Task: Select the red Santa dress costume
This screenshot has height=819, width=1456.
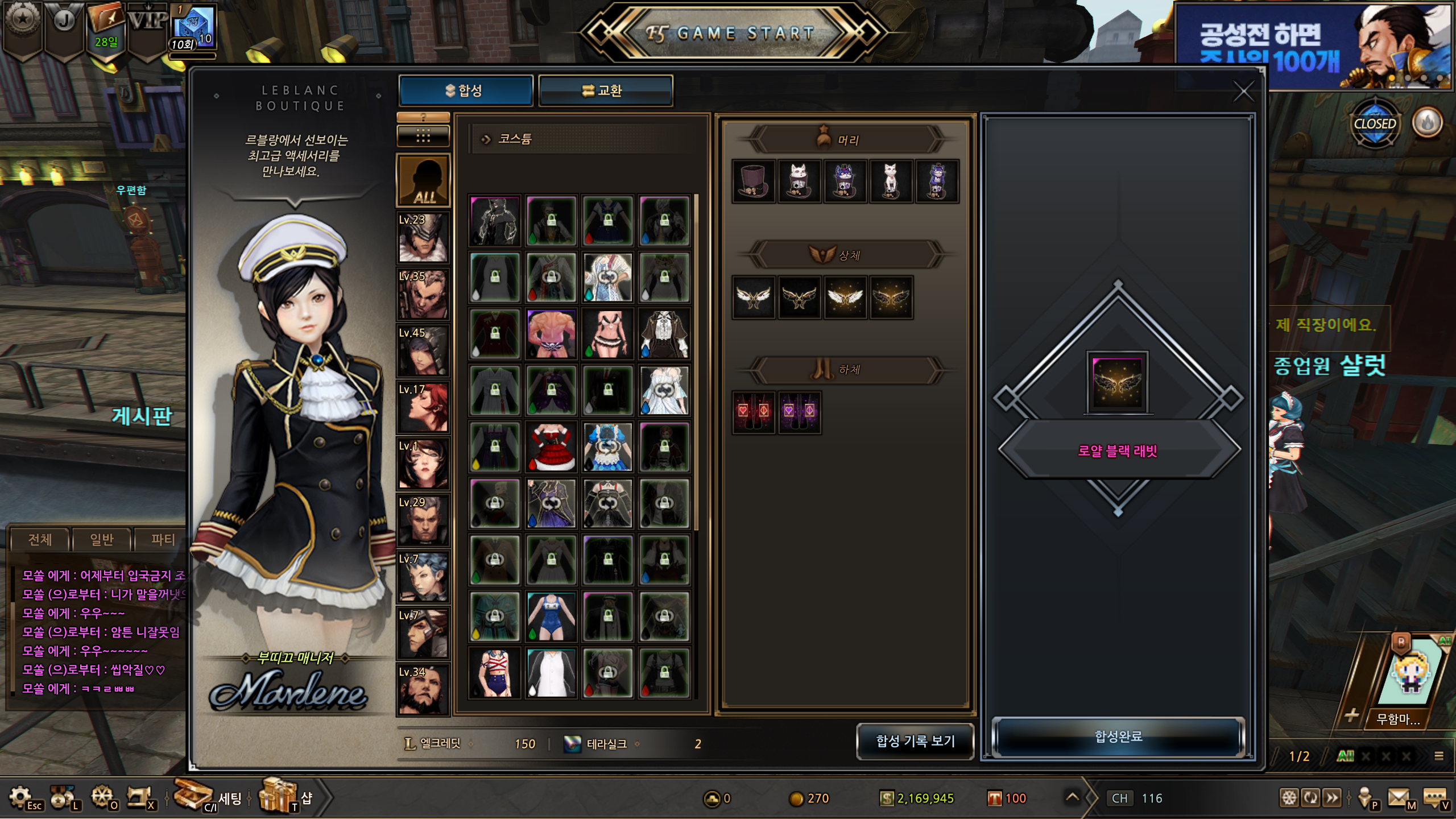Action: tap(551, 447)
